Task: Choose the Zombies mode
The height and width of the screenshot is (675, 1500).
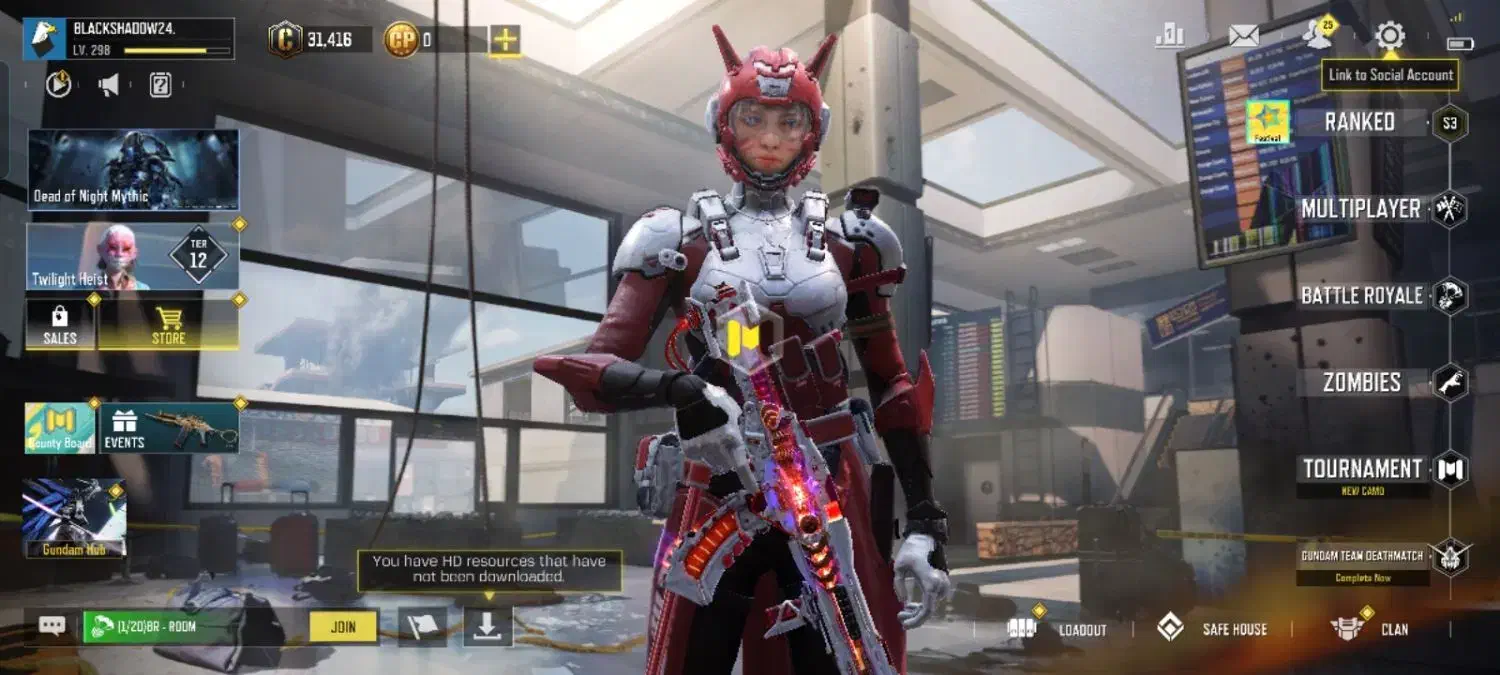Action: point(1362,382)
